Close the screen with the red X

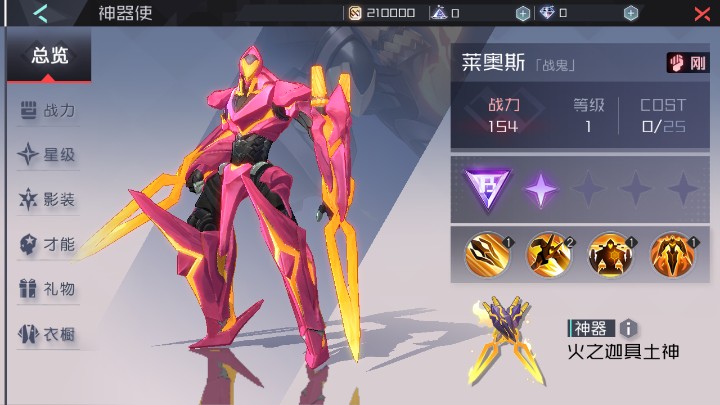pyautogui.click(x=702, y=13)
